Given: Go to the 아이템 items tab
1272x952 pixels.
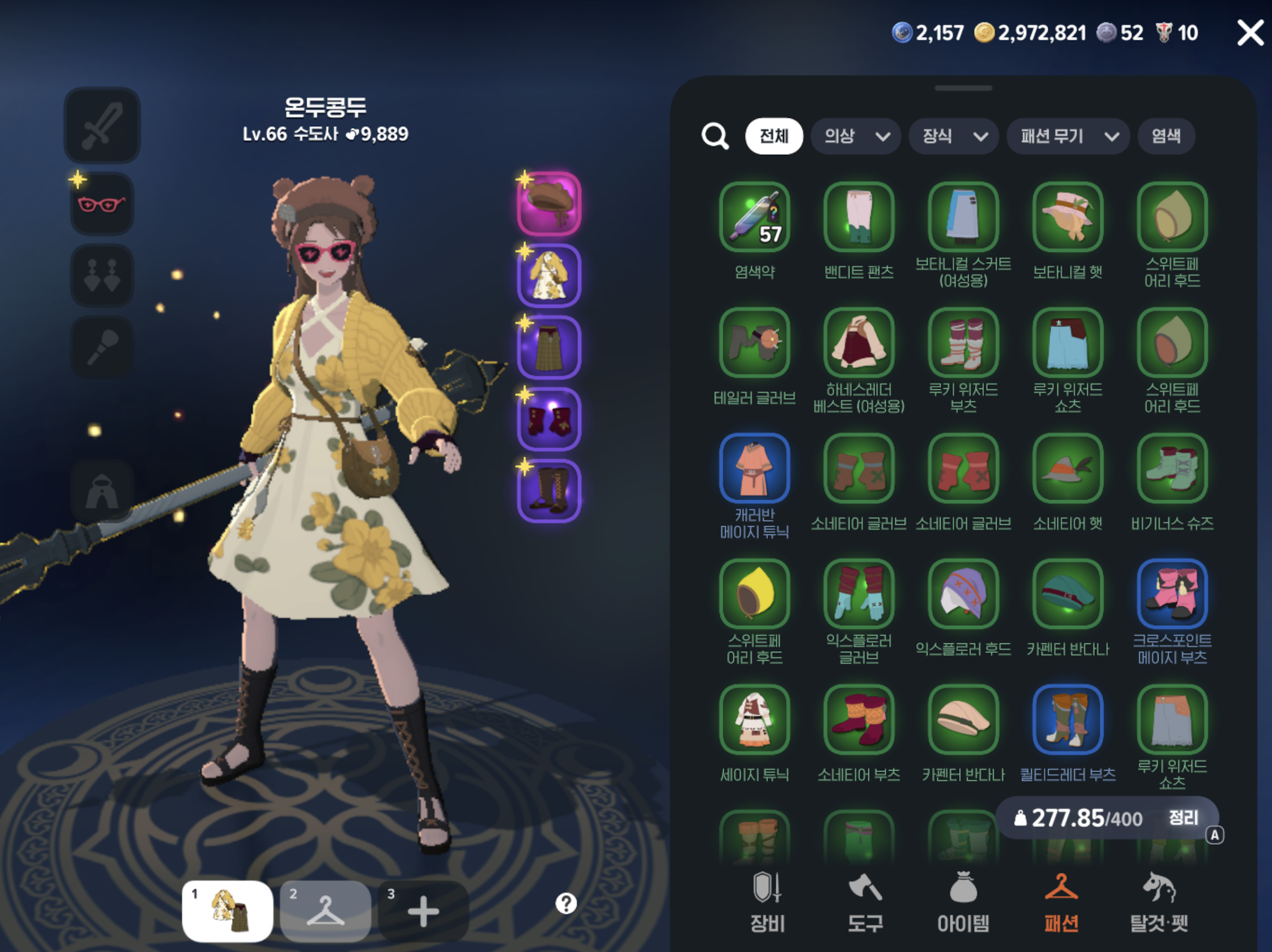Looking at the screenshot, I should coord(963,902).
